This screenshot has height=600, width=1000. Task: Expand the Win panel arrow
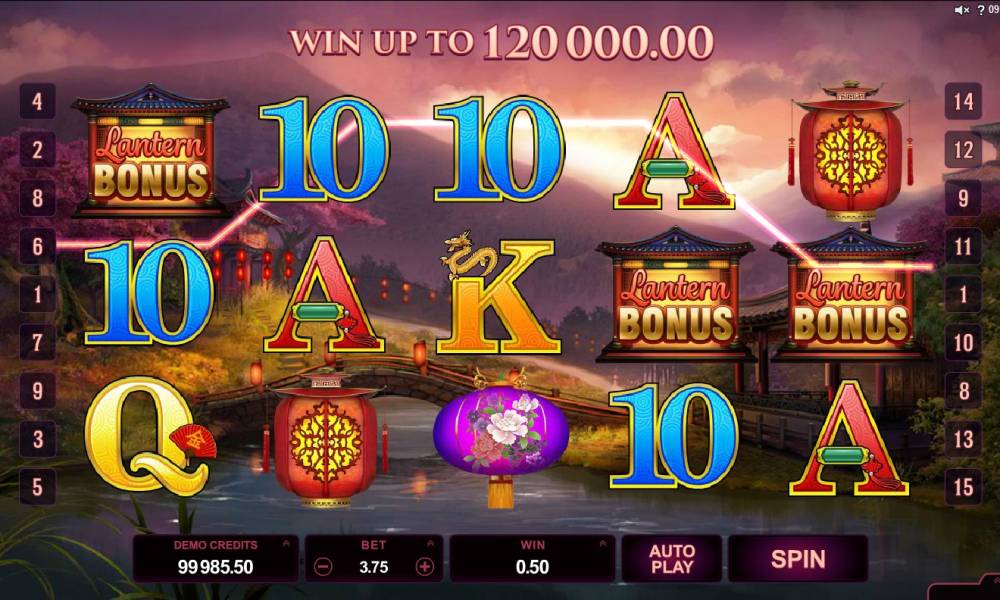(x=602, y=545)
